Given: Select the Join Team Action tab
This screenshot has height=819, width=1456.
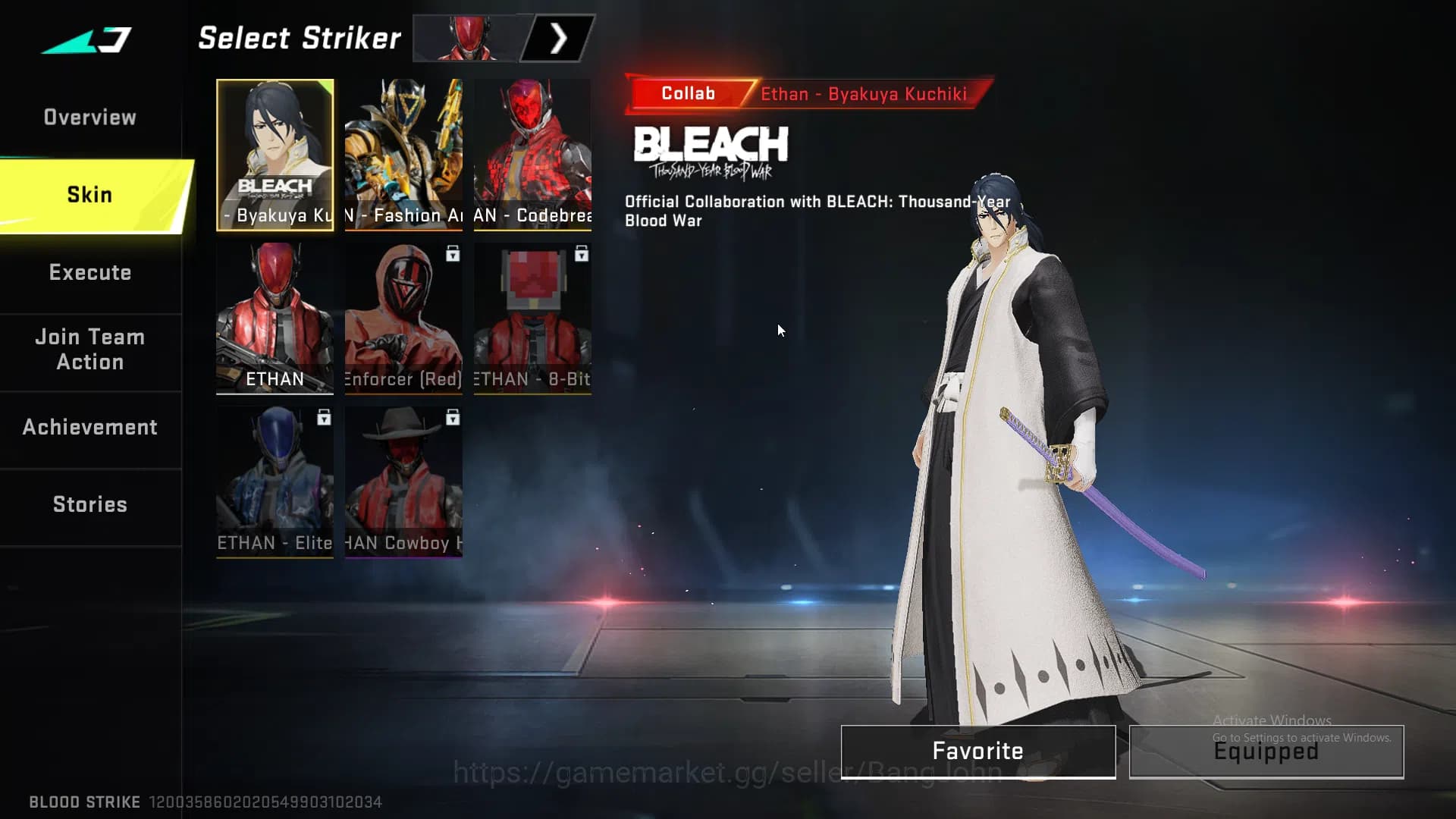Looking at the screenshot, I should point(90,350).
